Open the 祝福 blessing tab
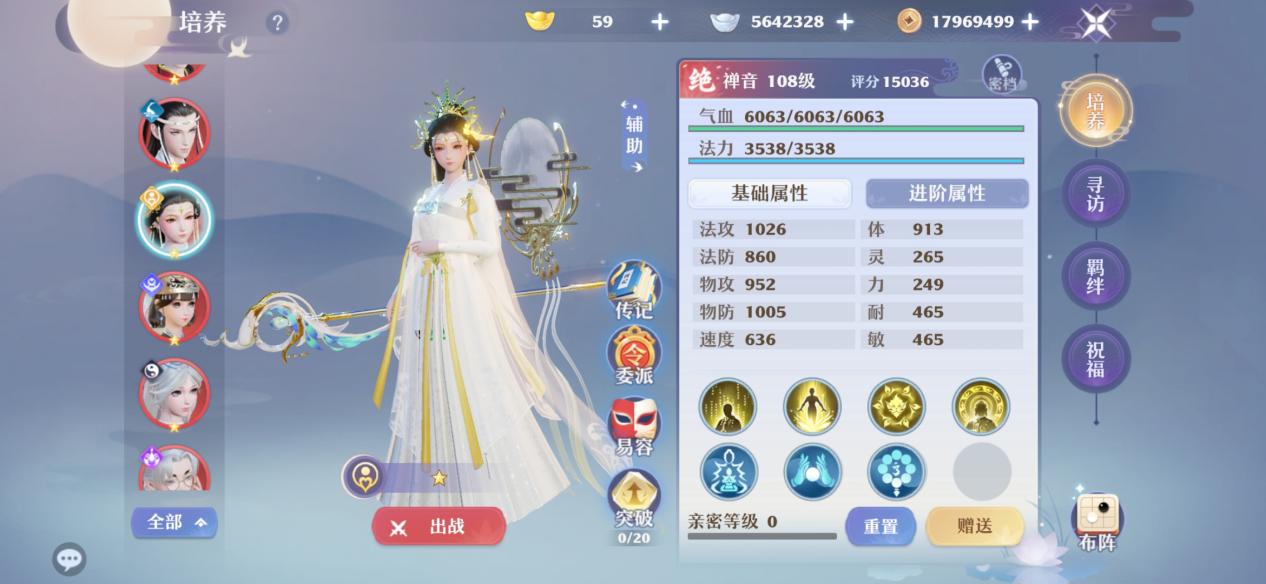This screenshot has width=1266, height=584. pos(1095,359)
